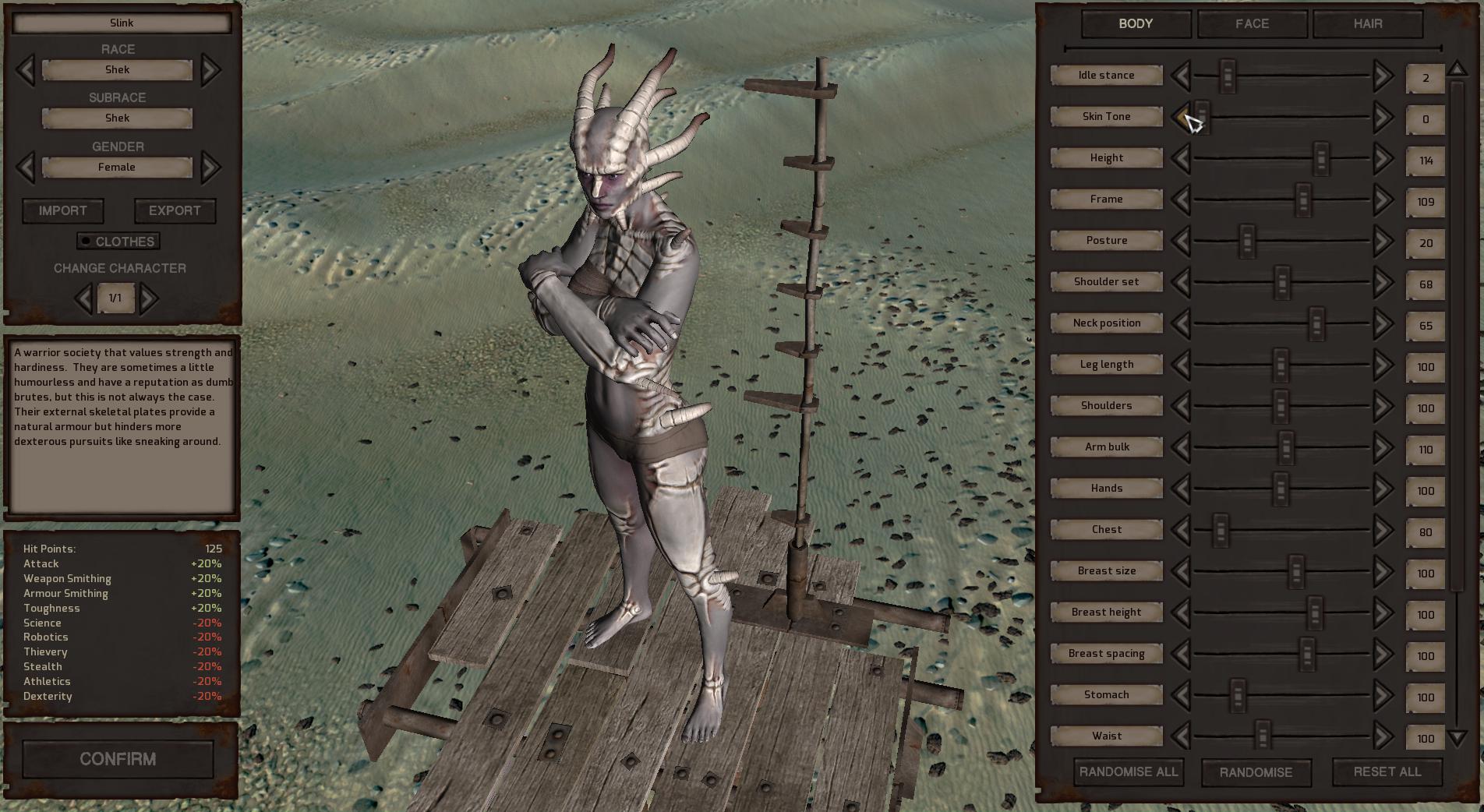Screen dimensions: 1484x812
Task: Open the Gender field showing Female
Action: [118, 167]
